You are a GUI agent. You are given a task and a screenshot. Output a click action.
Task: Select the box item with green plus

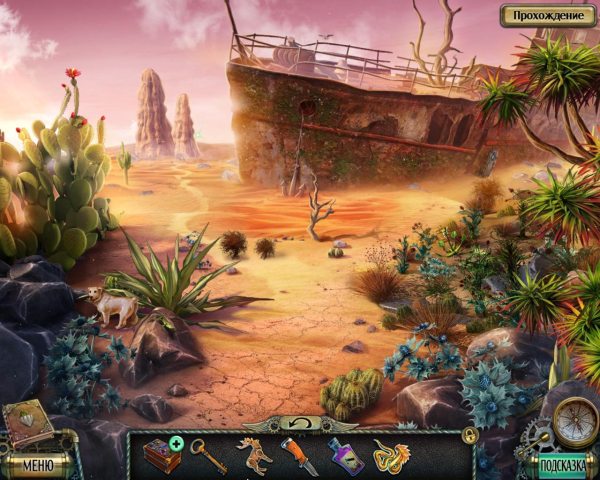tap(160, 454)
